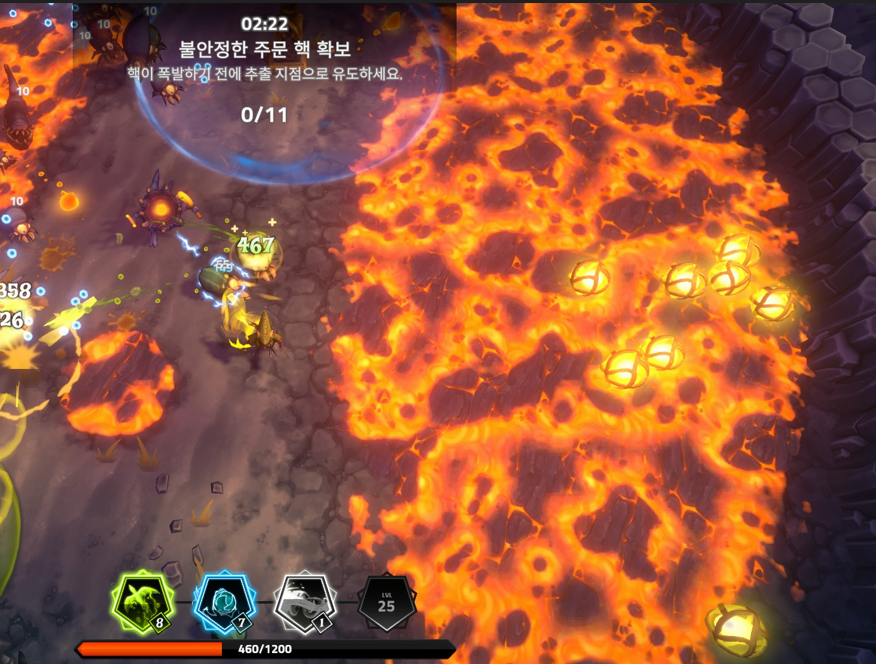Activate the blue orb ability icon
Image resolution: width=876 pixels, height=664 pixels.
(223, 603)
